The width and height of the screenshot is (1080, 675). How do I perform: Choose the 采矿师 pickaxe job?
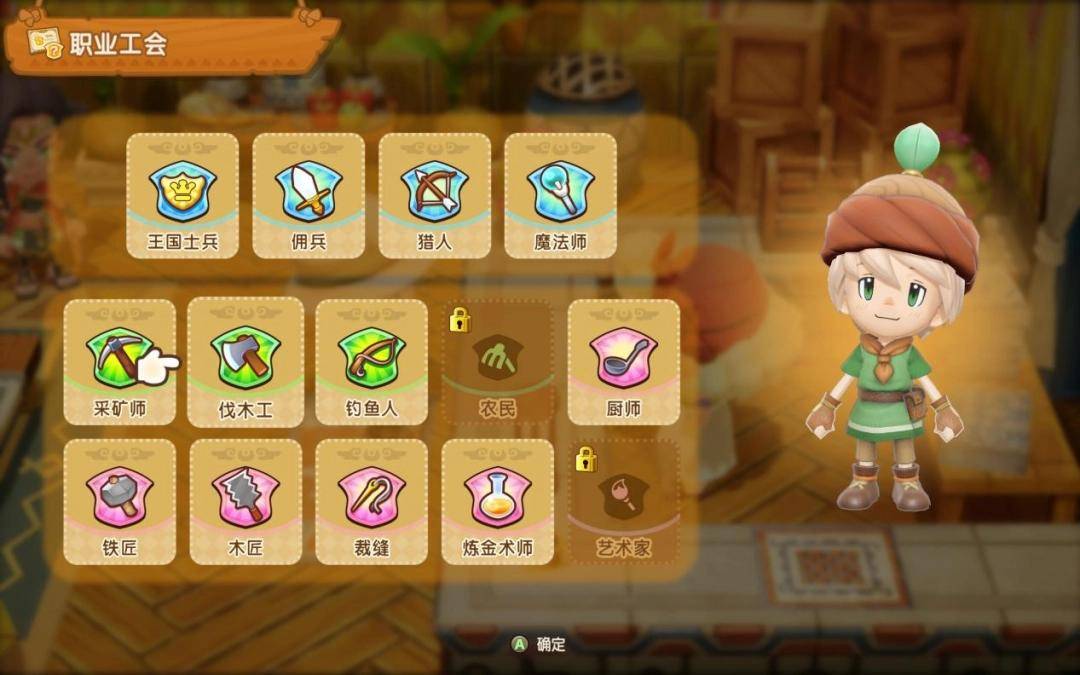(x=119, y=361)
